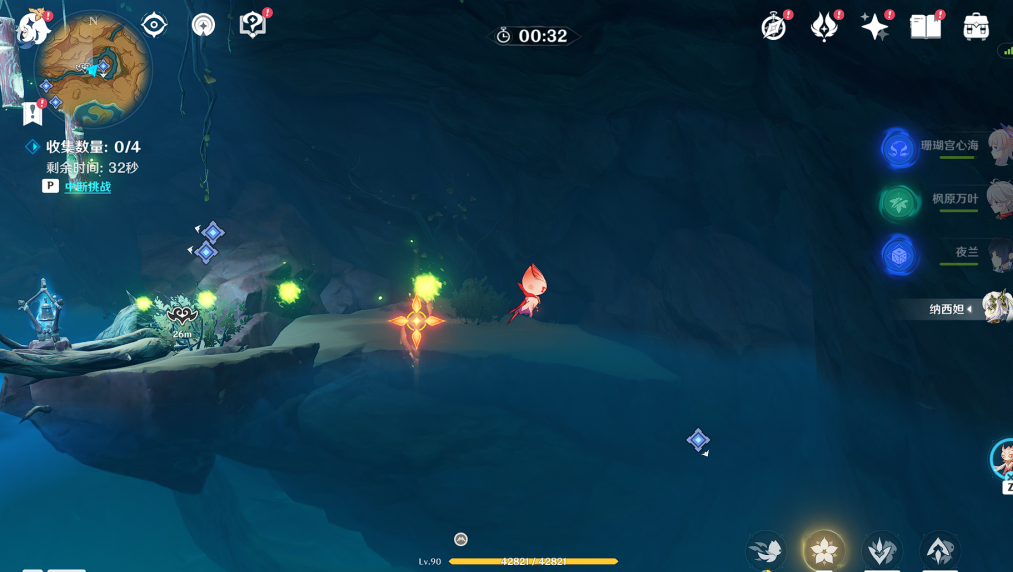Open the quest banner with exclamation mark
The height and width of the screenshot is (572, 1013).
33,113
